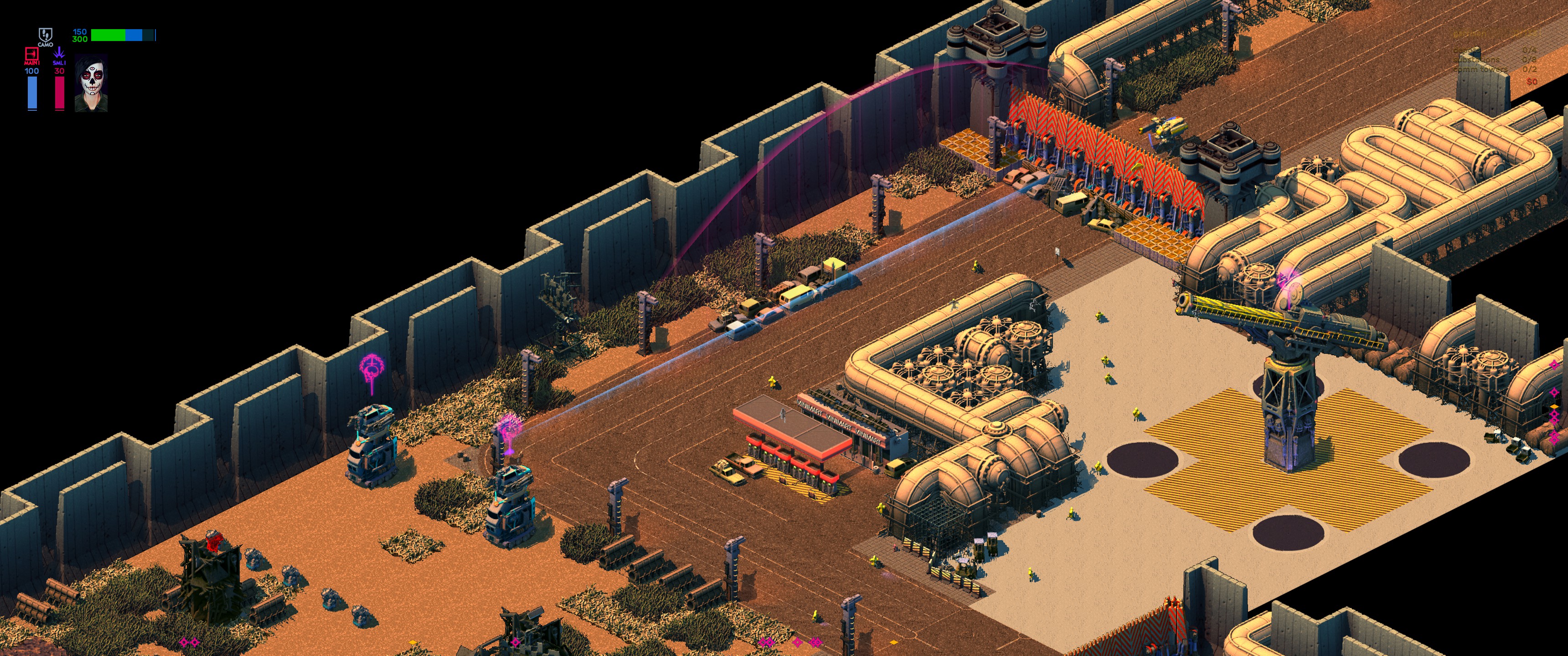This screenshot has height=656, width=1568.
Task: Select the substations objective row
Action: [x=1494, y=60]
